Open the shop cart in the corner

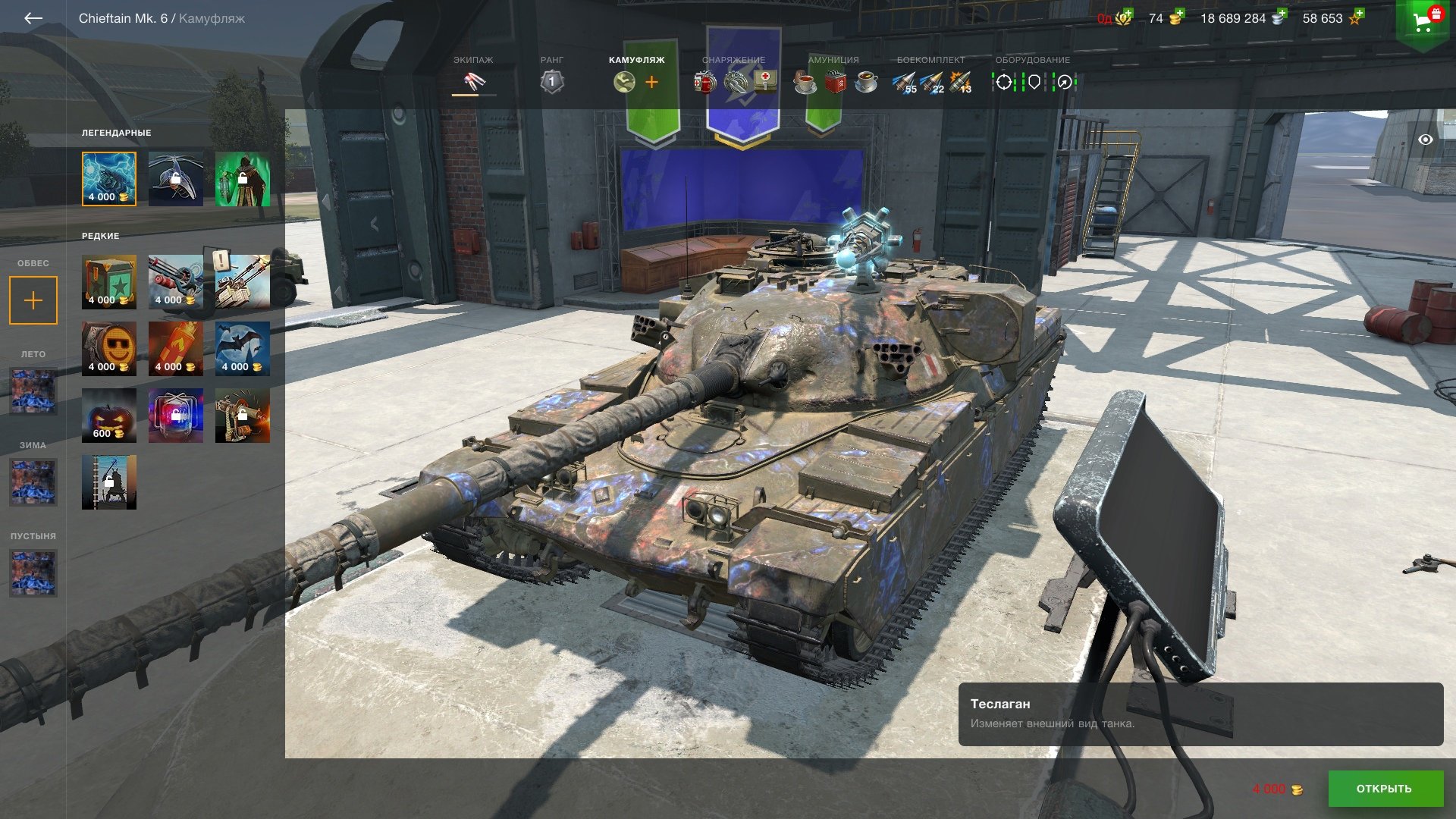(x=1424, y=21)
